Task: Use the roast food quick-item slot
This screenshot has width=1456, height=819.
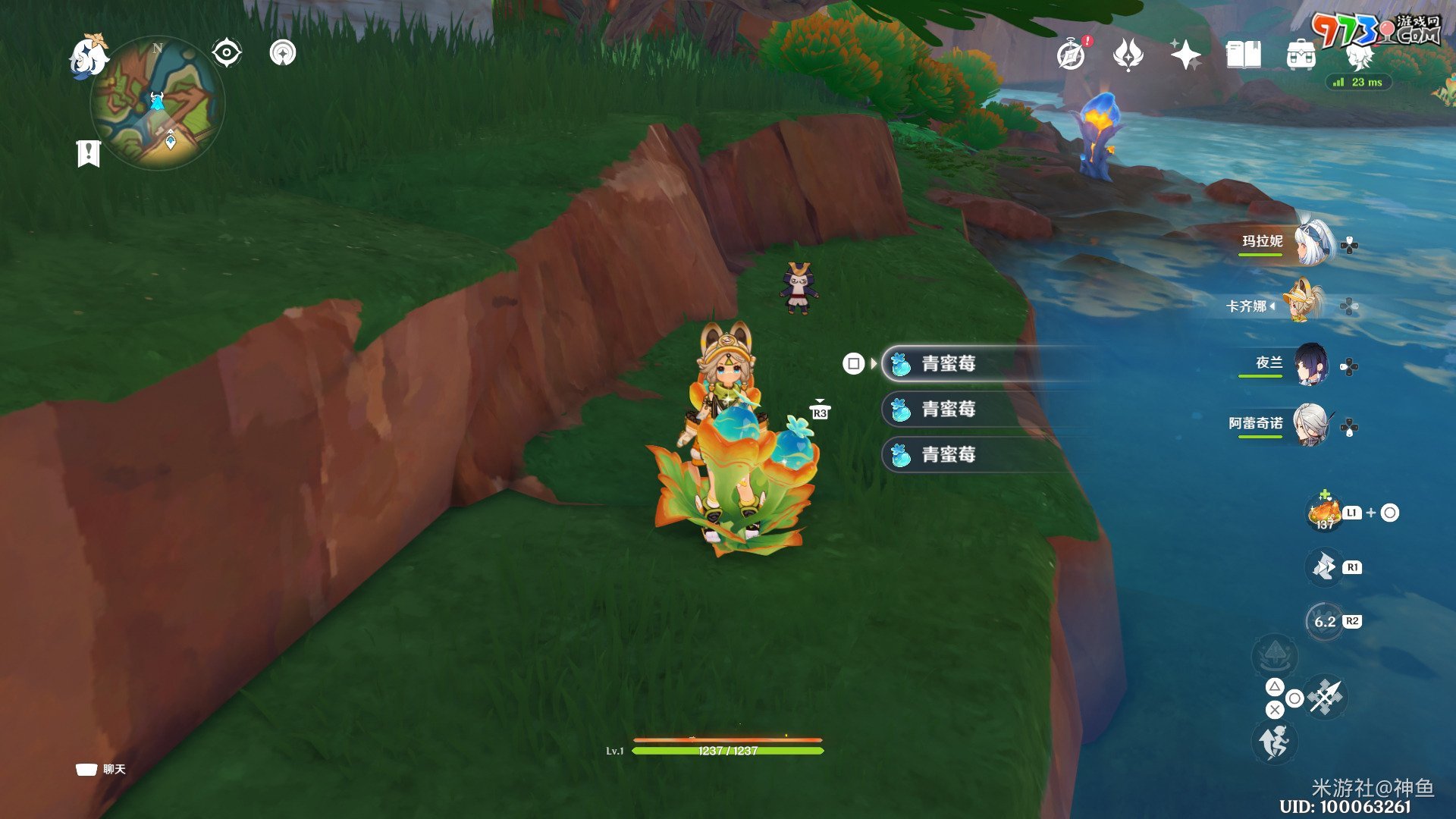Action: pos(1324,513)
